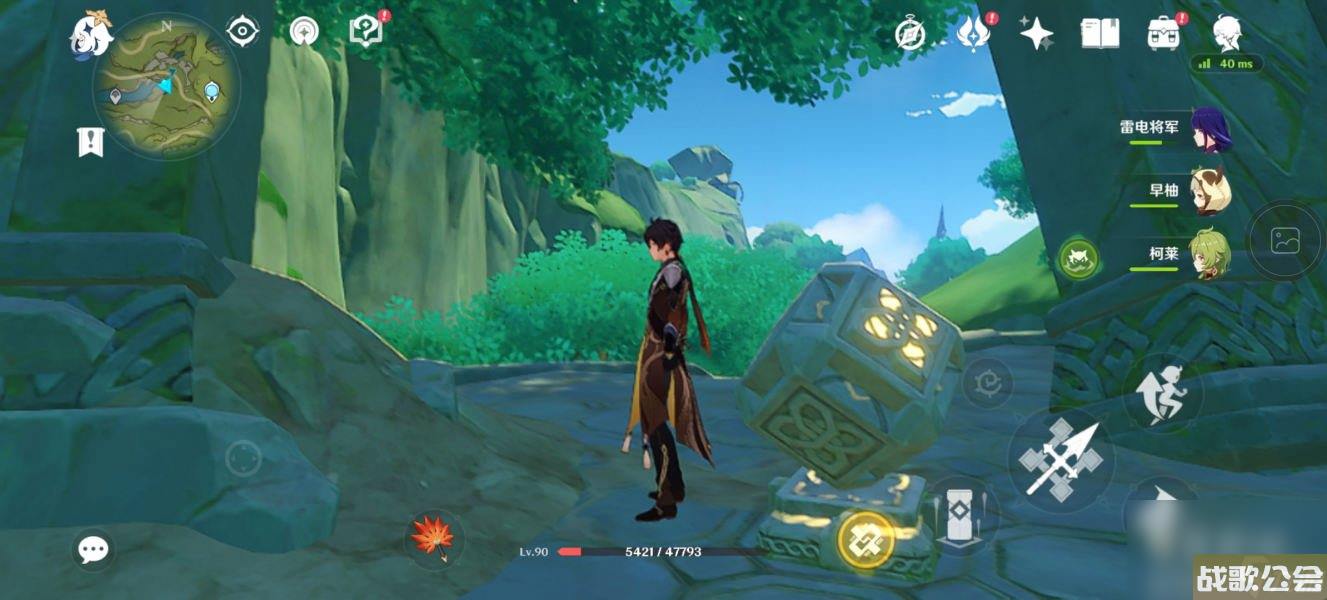Open the minimap

tap(166, 86)
